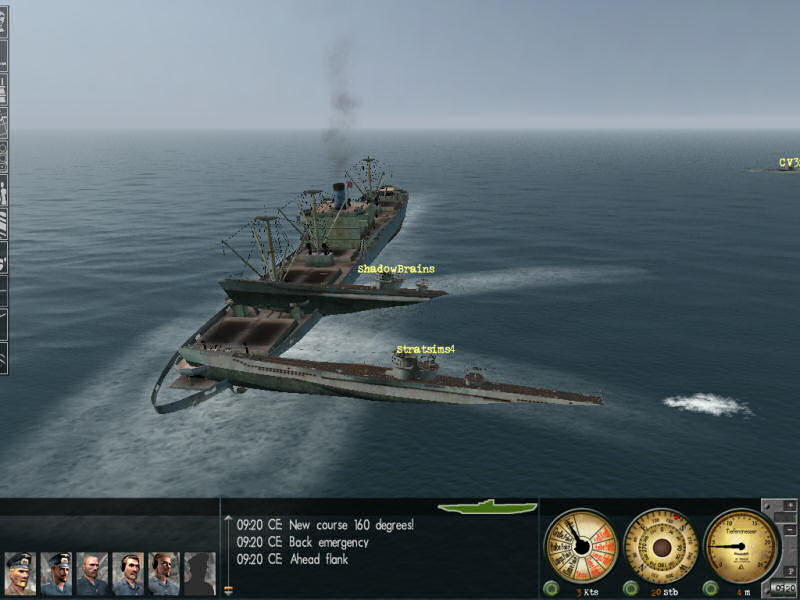Increase time compression with plus button
This screenshot has height=600, width=800.
[791, 507]
